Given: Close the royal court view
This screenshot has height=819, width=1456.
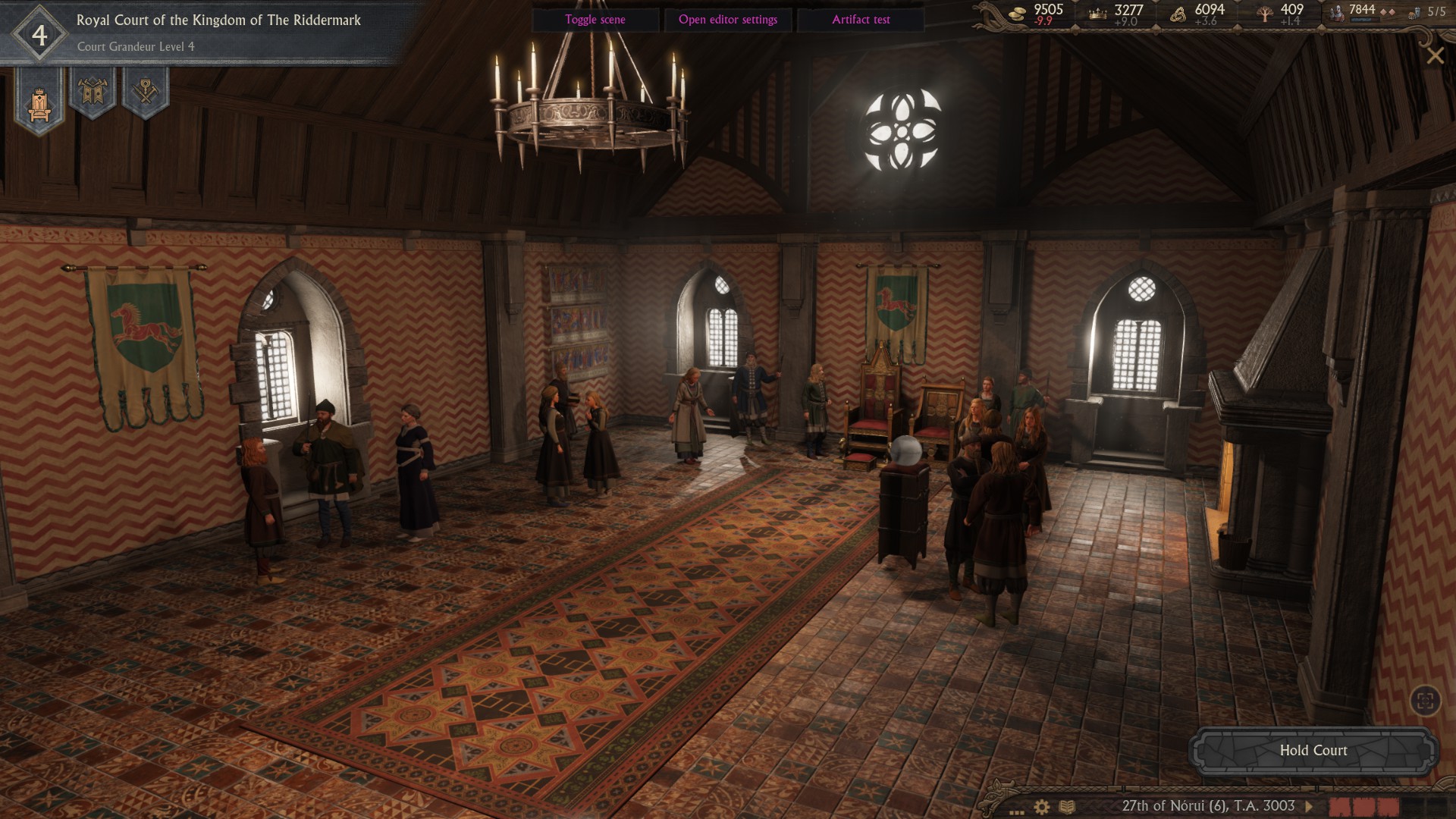Looking at the screenshot, I should pos(1435,55).
